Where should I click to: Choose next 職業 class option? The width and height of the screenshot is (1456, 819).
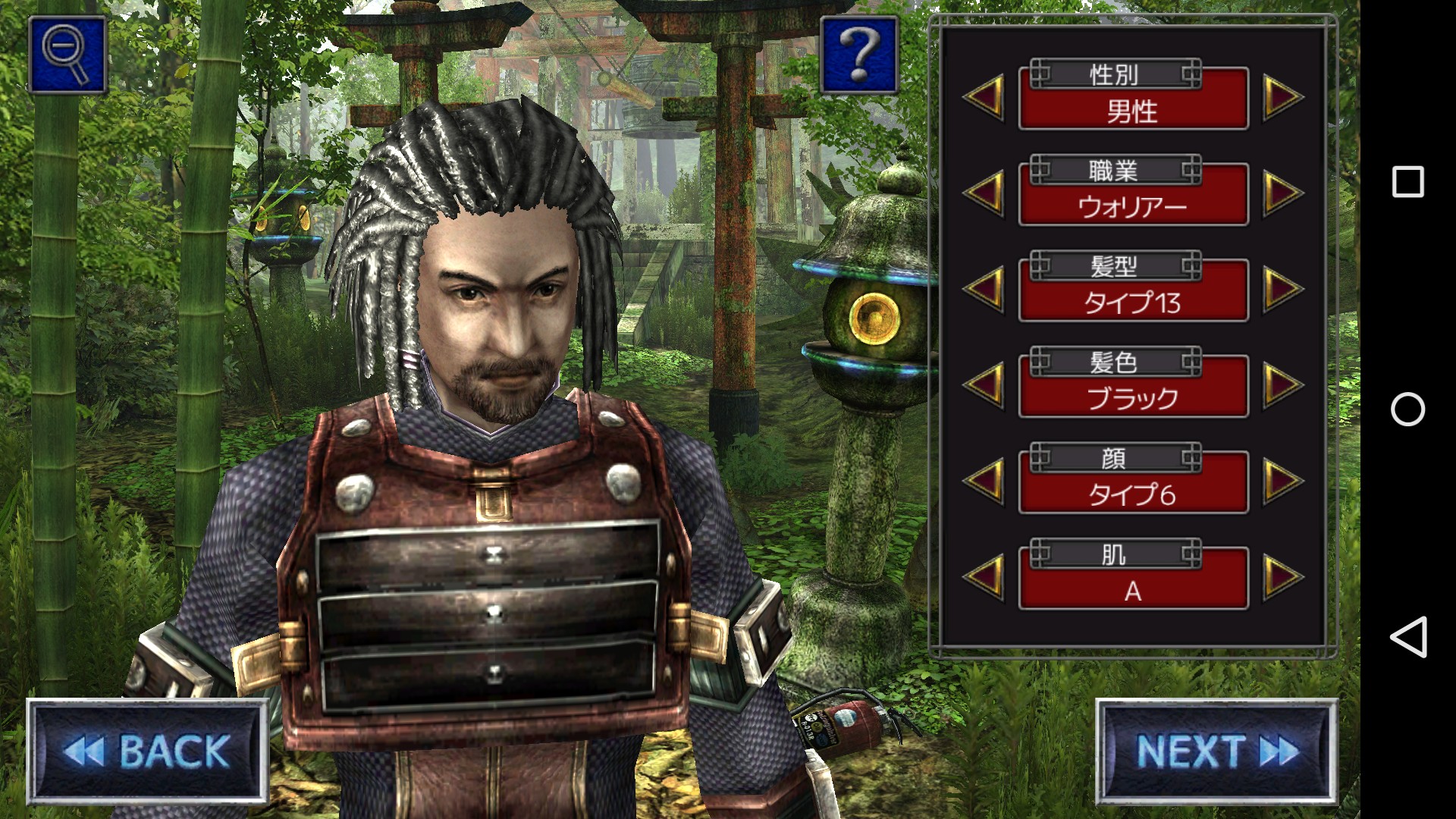(x=1282, y=193)
